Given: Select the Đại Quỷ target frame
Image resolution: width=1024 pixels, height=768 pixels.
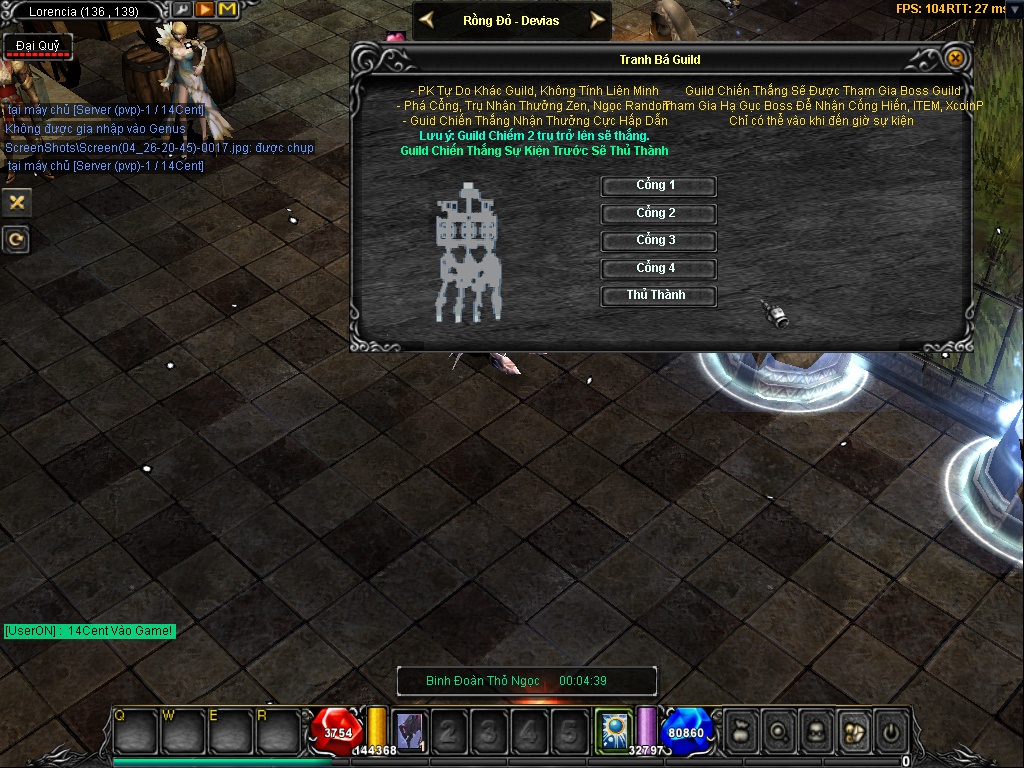Looking at the screenshot, I should click(x=37, y=48).
